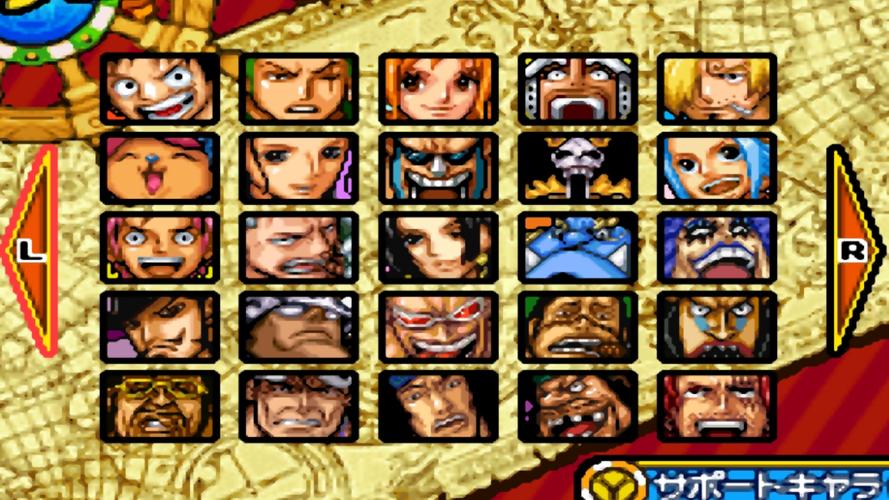The height and width of the screenshot is (500, 889).
Task: Pick black-haired Boa Hancock
Action: point(438,247)
